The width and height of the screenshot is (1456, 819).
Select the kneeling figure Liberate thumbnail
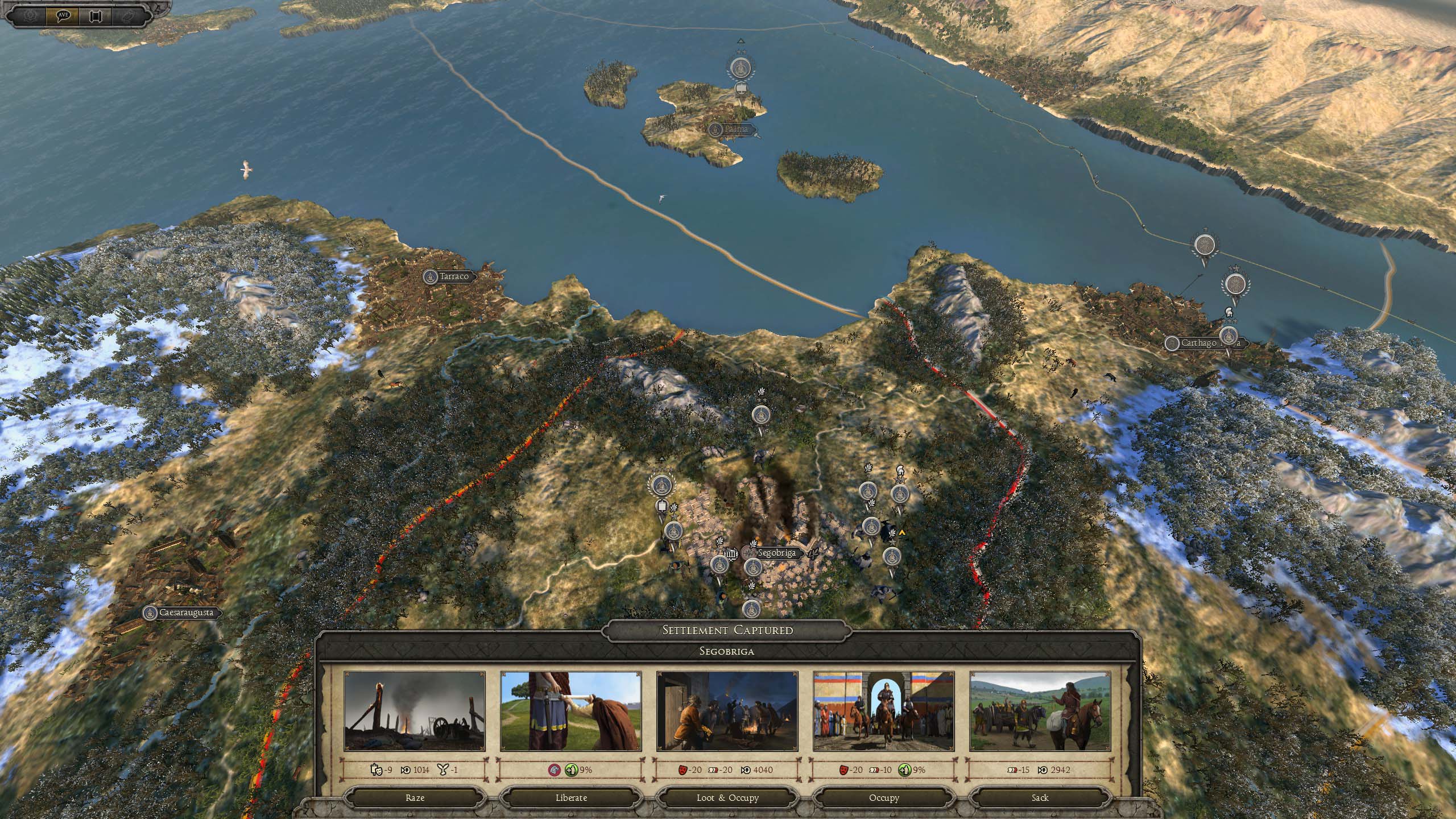(x=571, y=712)
